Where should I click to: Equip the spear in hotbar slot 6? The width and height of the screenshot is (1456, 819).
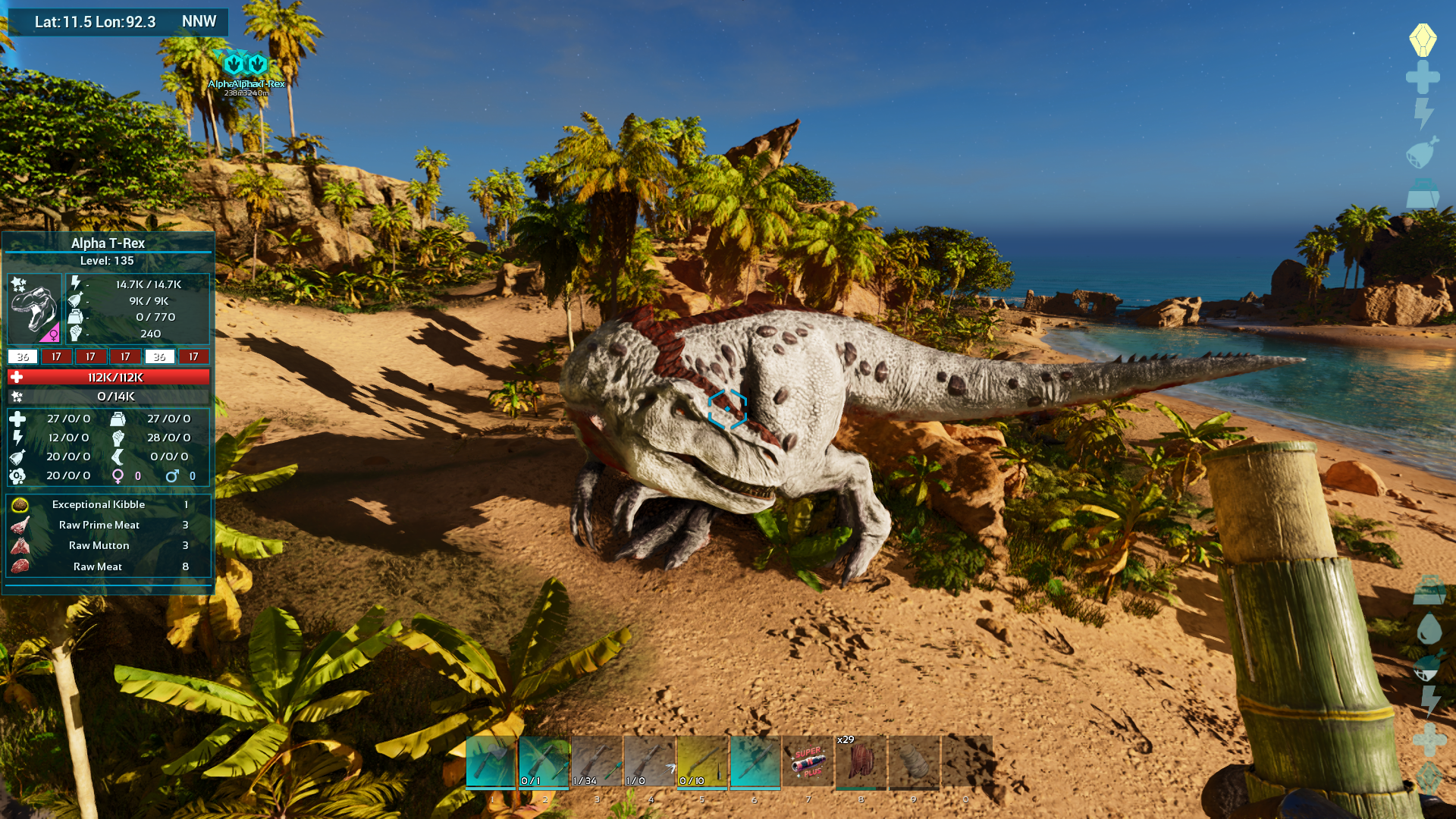[755, 762]
